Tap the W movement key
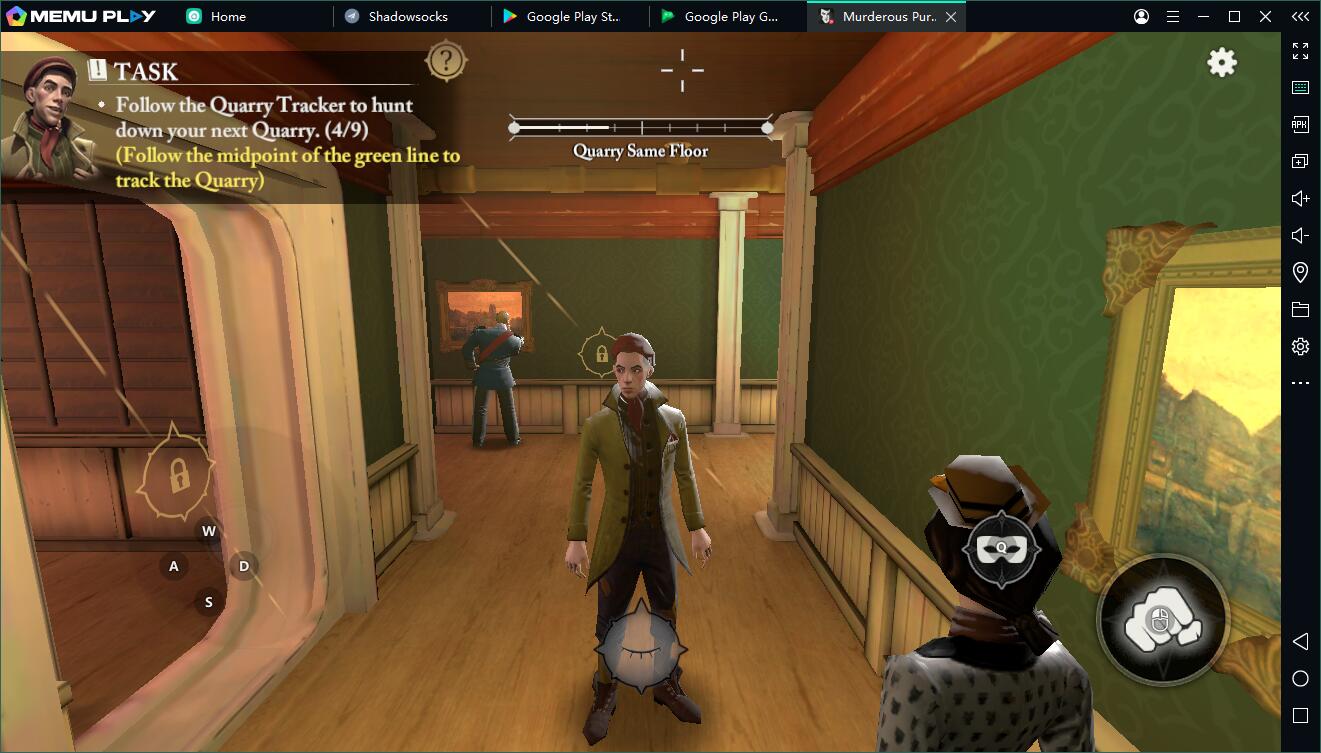 pos(209,531)
